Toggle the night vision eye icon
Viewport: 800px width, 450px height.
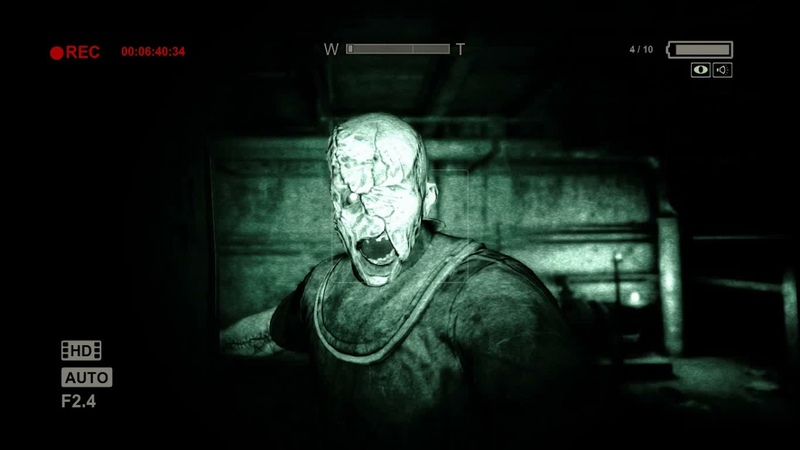point(700,70)
